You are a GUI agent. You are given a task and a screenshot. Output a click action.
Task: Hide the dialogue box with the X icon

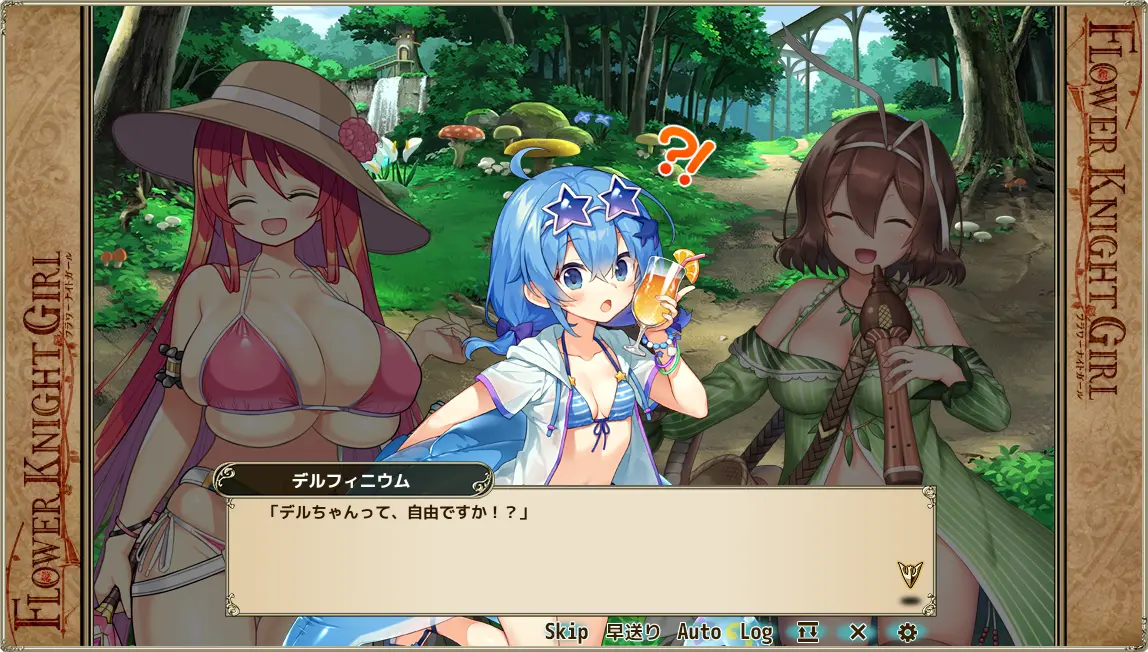tap(857, 632)
